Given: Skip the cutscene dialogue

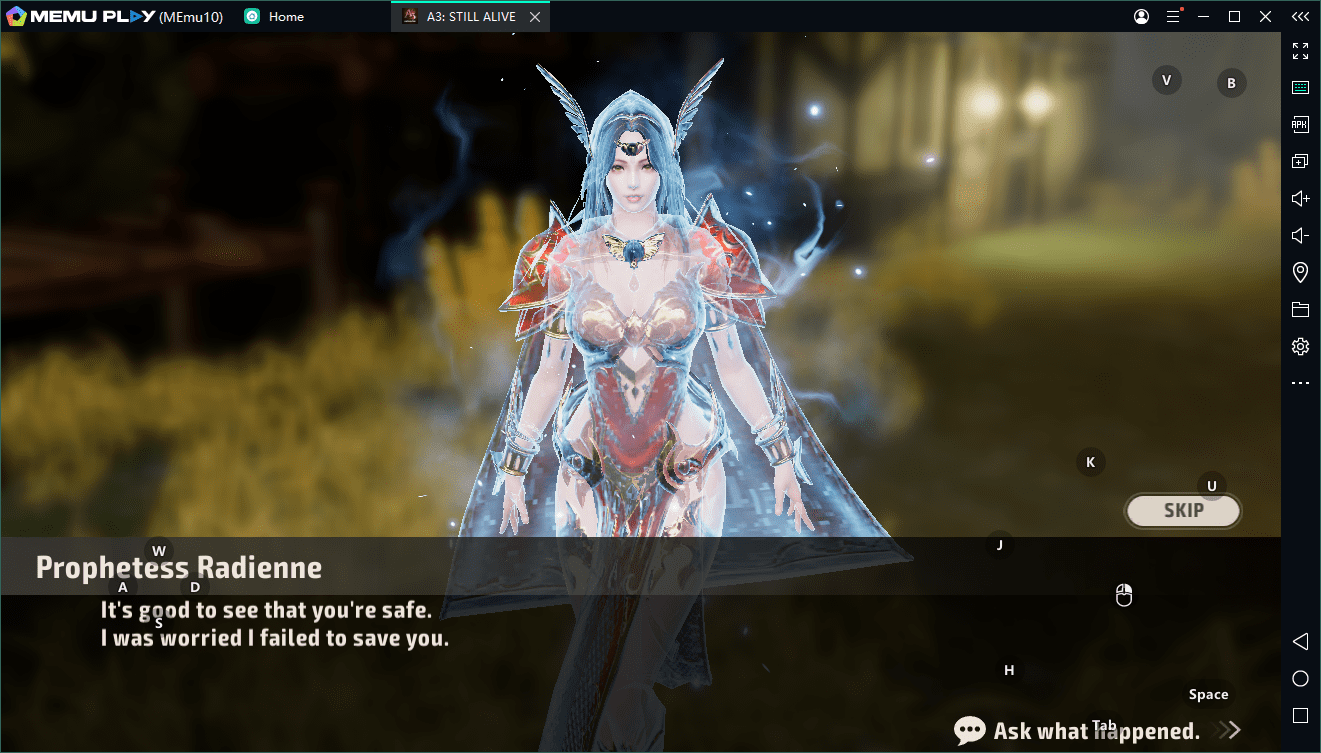Looking at the screenshot, I should pyautogui.click(x=1183, y=511).
